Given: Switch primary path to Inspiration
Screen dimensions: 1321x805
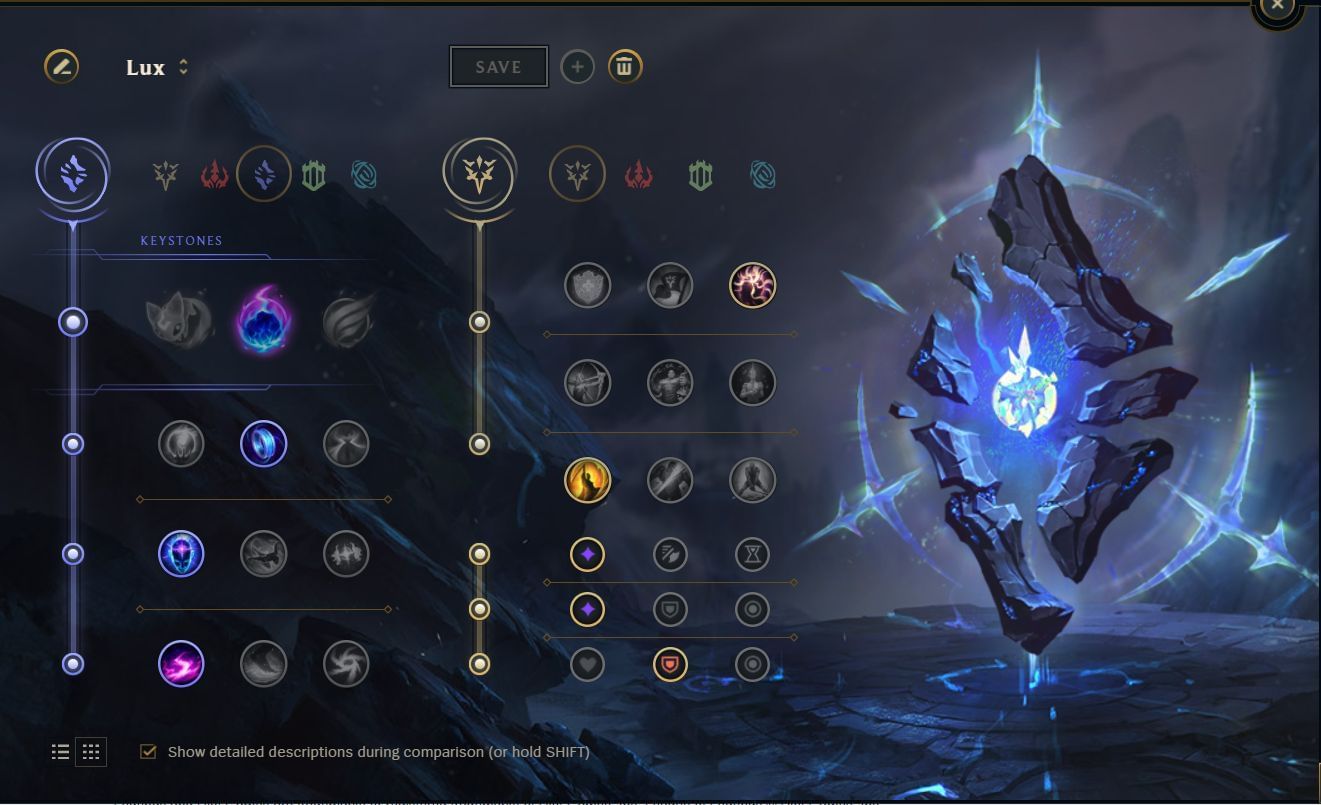Looking at the screenshot, I should point(365,174).
